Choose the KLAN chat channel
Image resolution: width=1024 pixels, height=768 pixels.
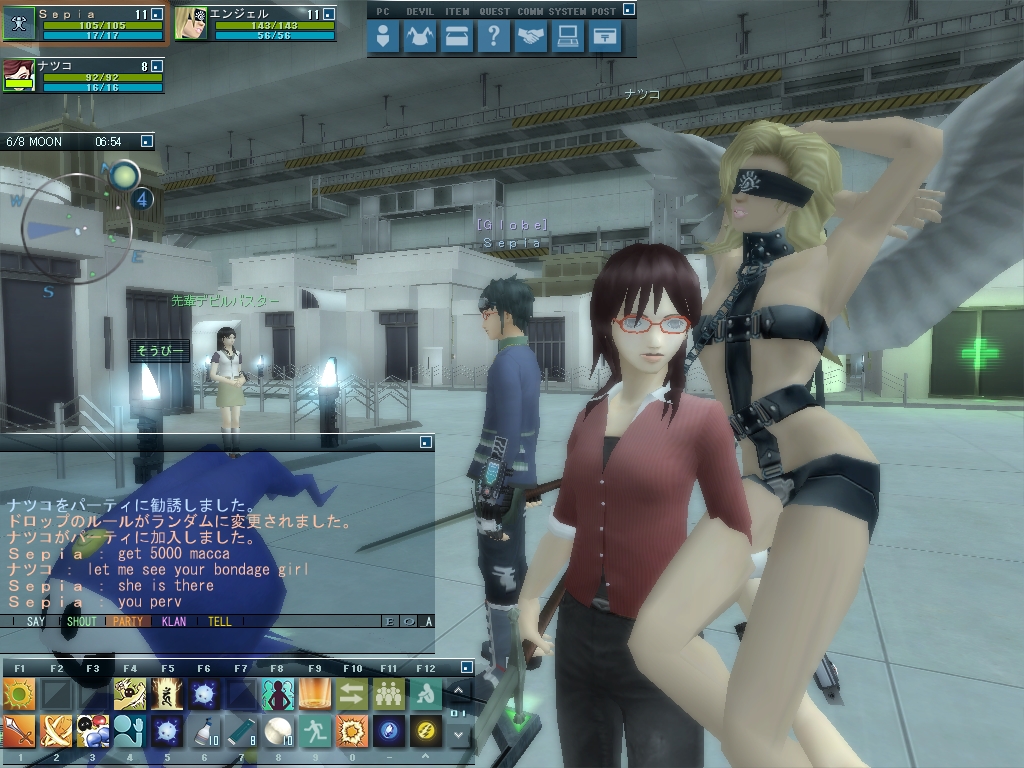[174, 621]
